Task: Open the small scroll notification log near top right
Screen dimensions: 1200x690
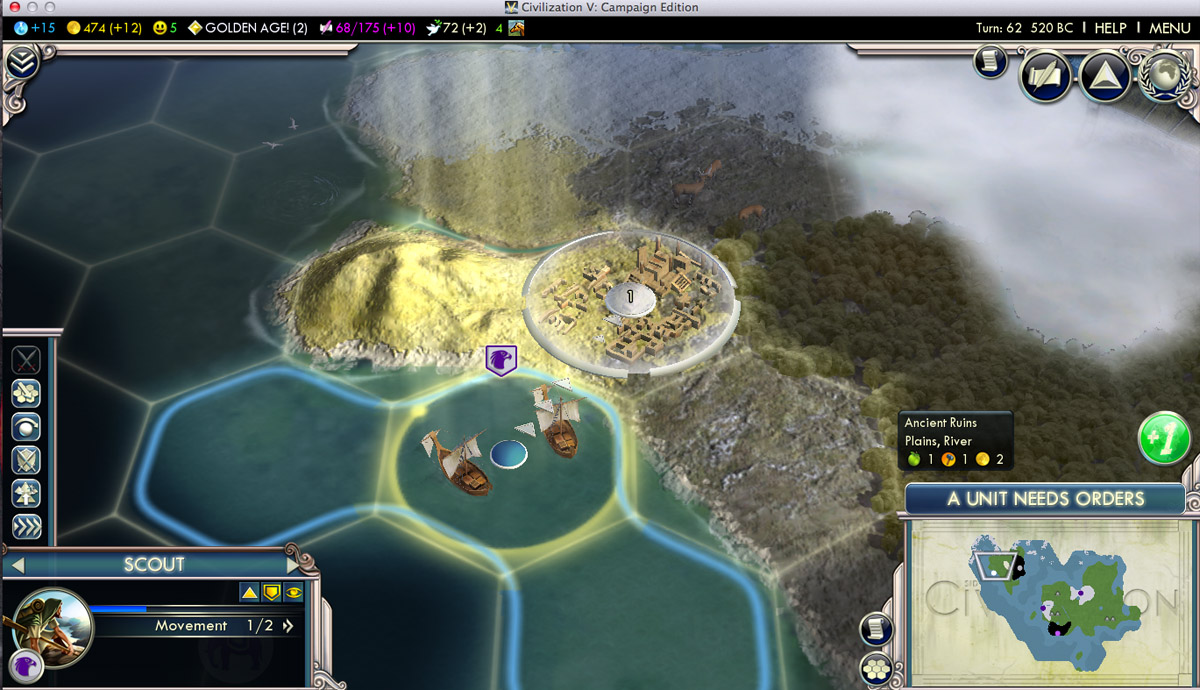Action: click(990, 63)
